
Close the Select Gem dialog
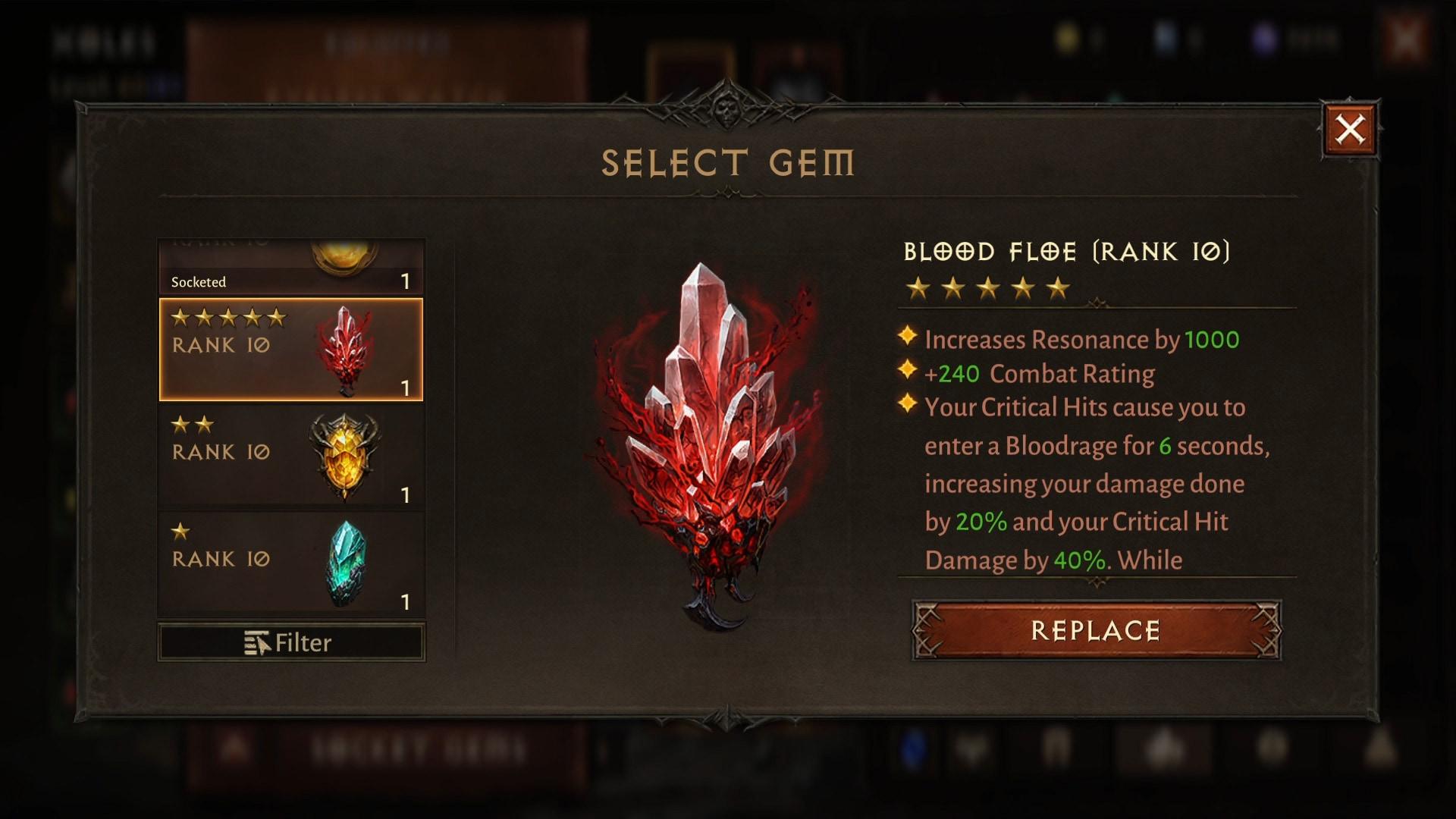[x=1350, y=130]
